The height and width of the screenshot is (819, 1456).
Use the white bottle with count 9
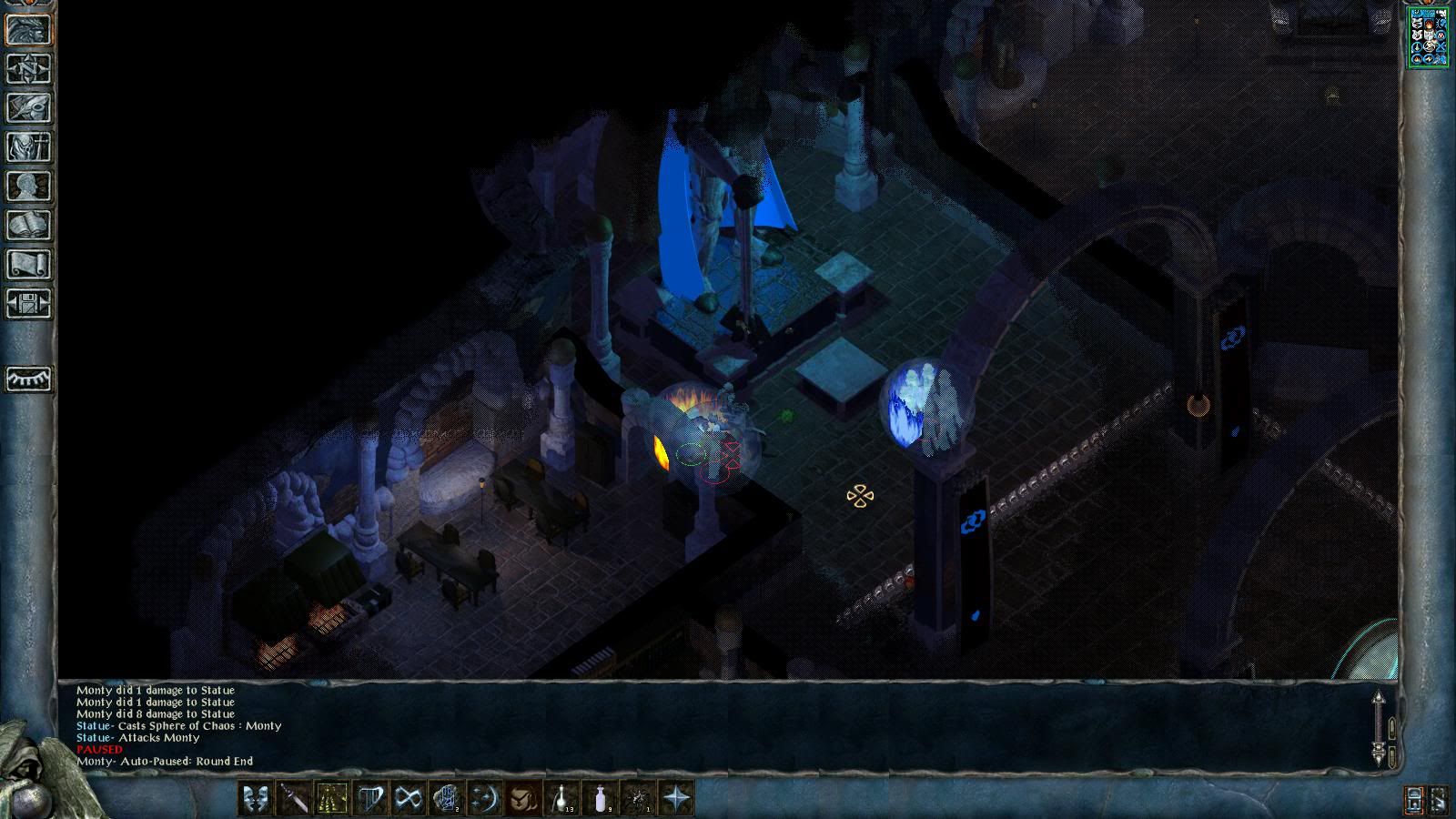point(600,798)
